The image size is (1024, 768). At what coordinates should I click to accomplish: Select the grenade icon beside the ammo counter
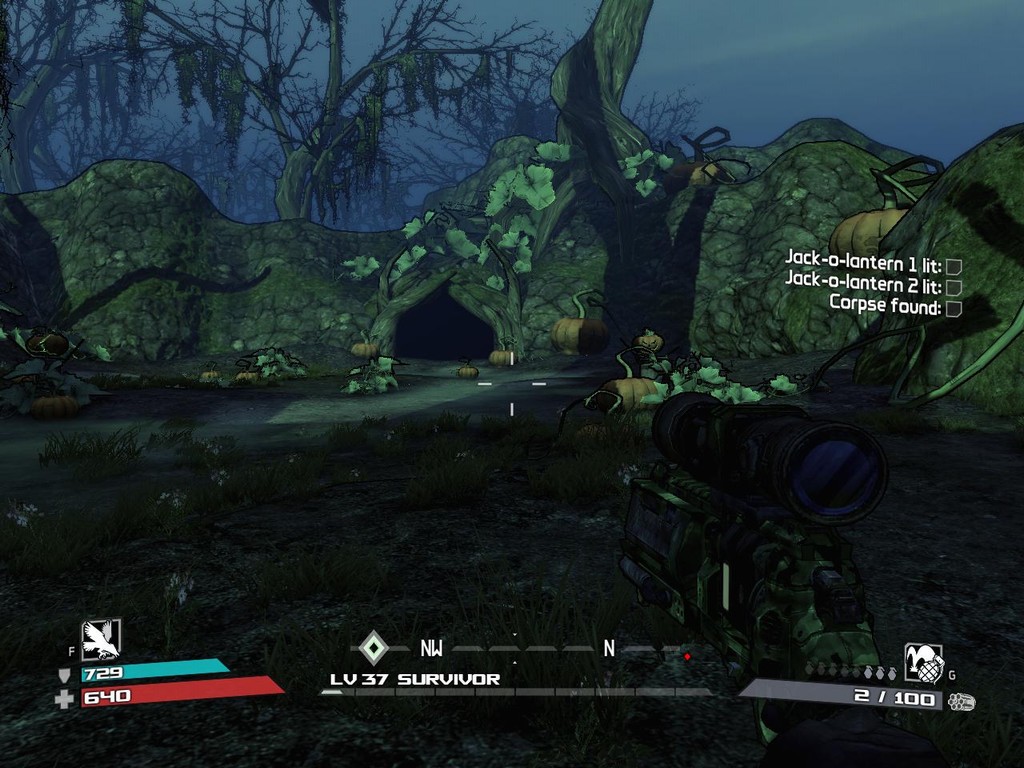(x=923, y=663)
